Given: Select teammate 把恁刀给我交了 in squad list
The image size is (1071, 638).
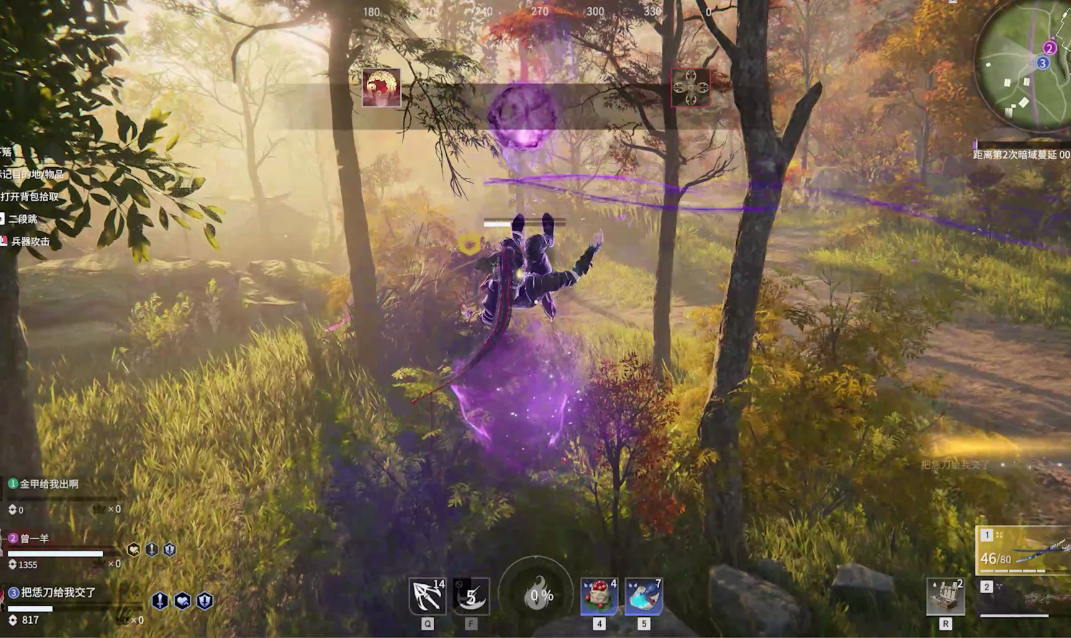Looking at the screenshot, I should coord(58,592).
